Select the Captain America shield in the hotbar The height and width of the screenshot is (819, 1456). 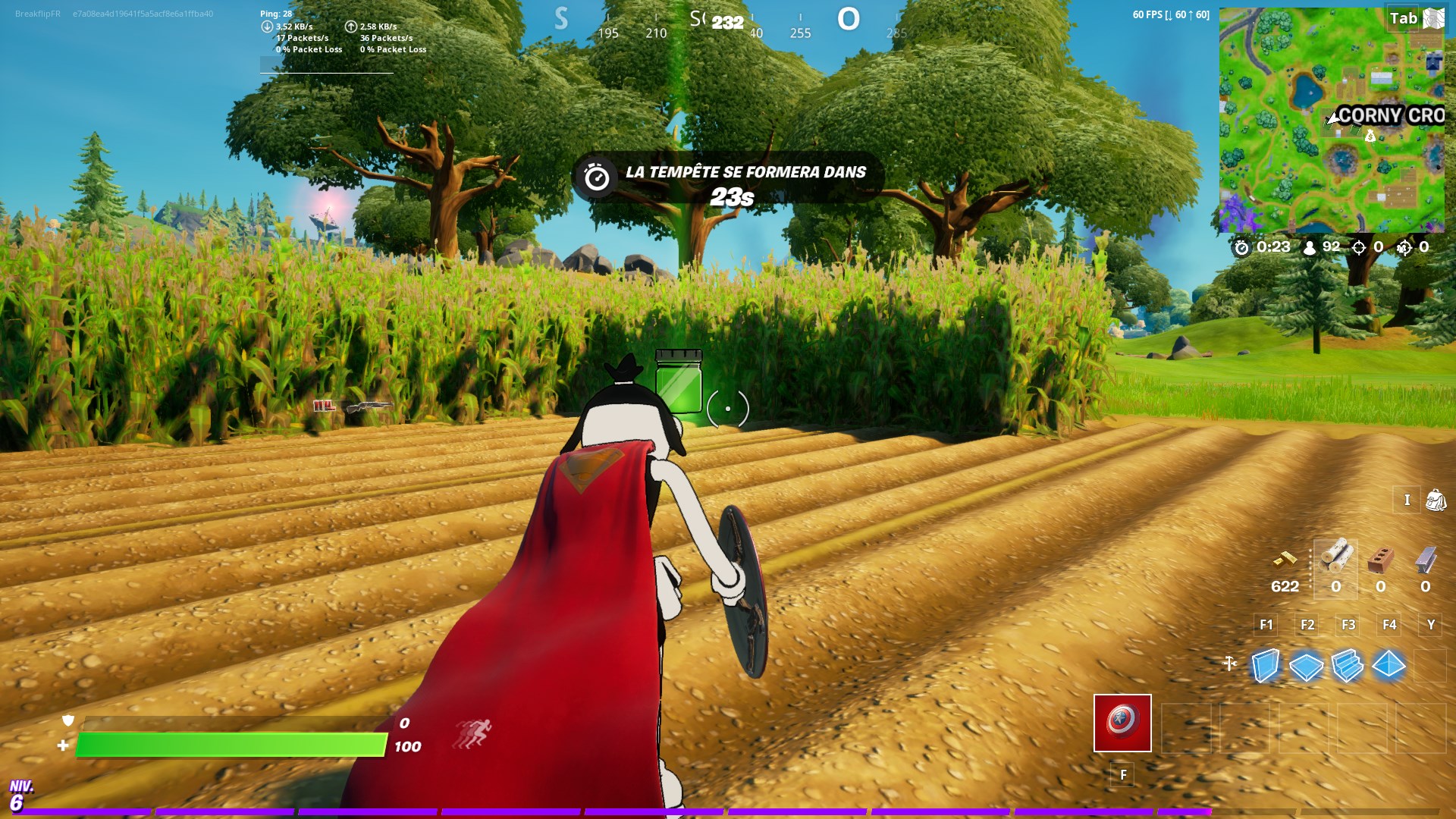[x=1122, y=721]
